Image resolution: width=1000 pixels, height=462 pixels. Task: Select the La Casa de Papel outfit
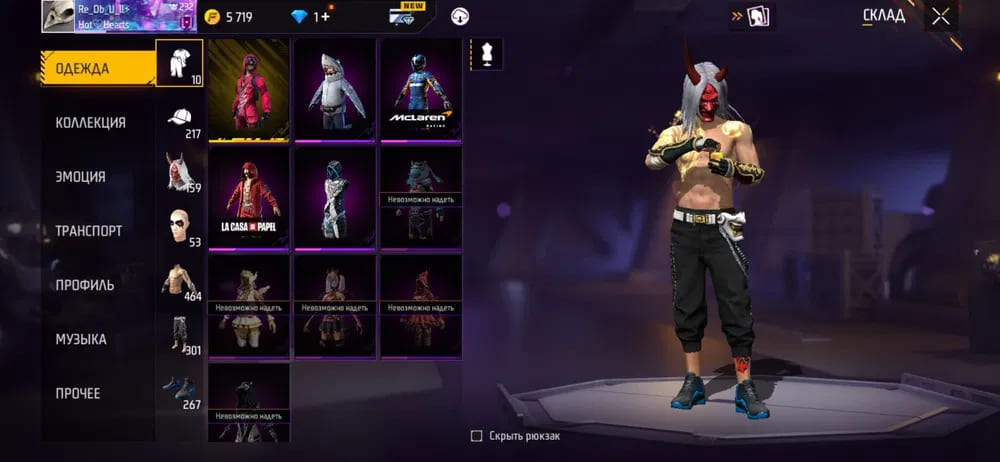click(248, 198)
